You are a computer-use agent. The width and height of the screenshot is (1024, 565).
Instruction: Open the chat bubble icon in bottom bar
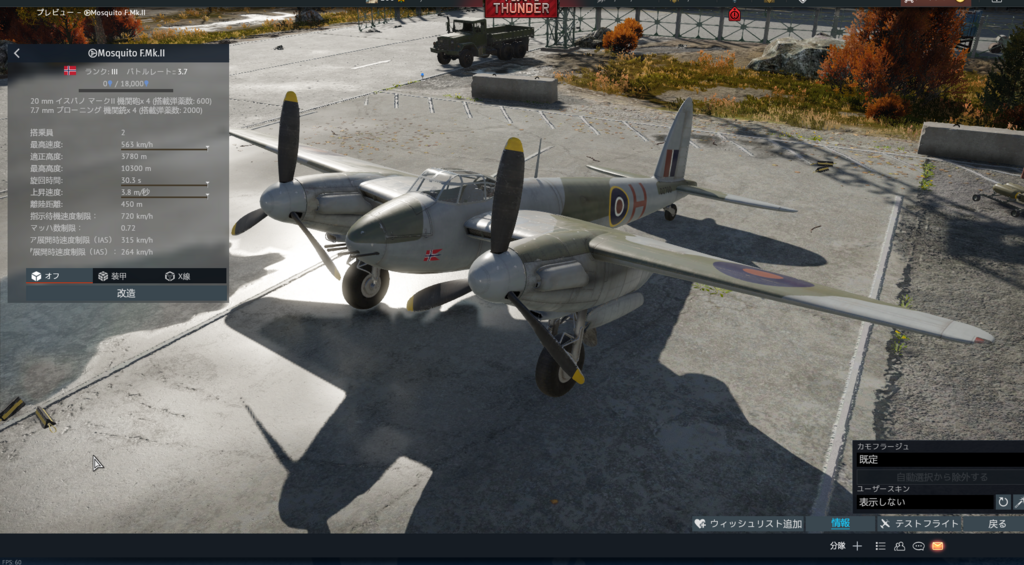(x=918, y=546)
